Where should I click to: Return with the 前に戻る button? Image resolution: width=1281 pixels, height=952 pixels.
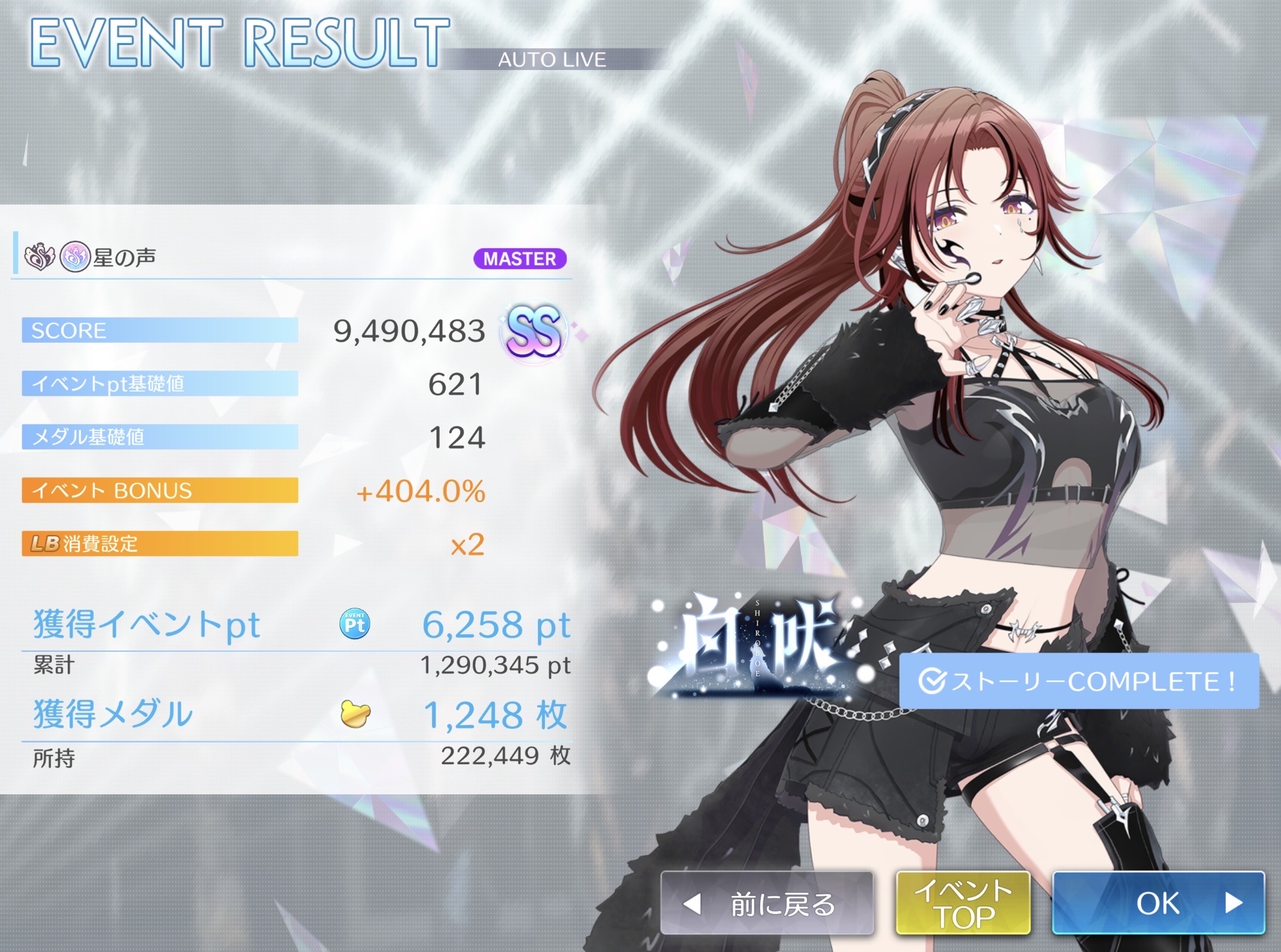(767, 903)
